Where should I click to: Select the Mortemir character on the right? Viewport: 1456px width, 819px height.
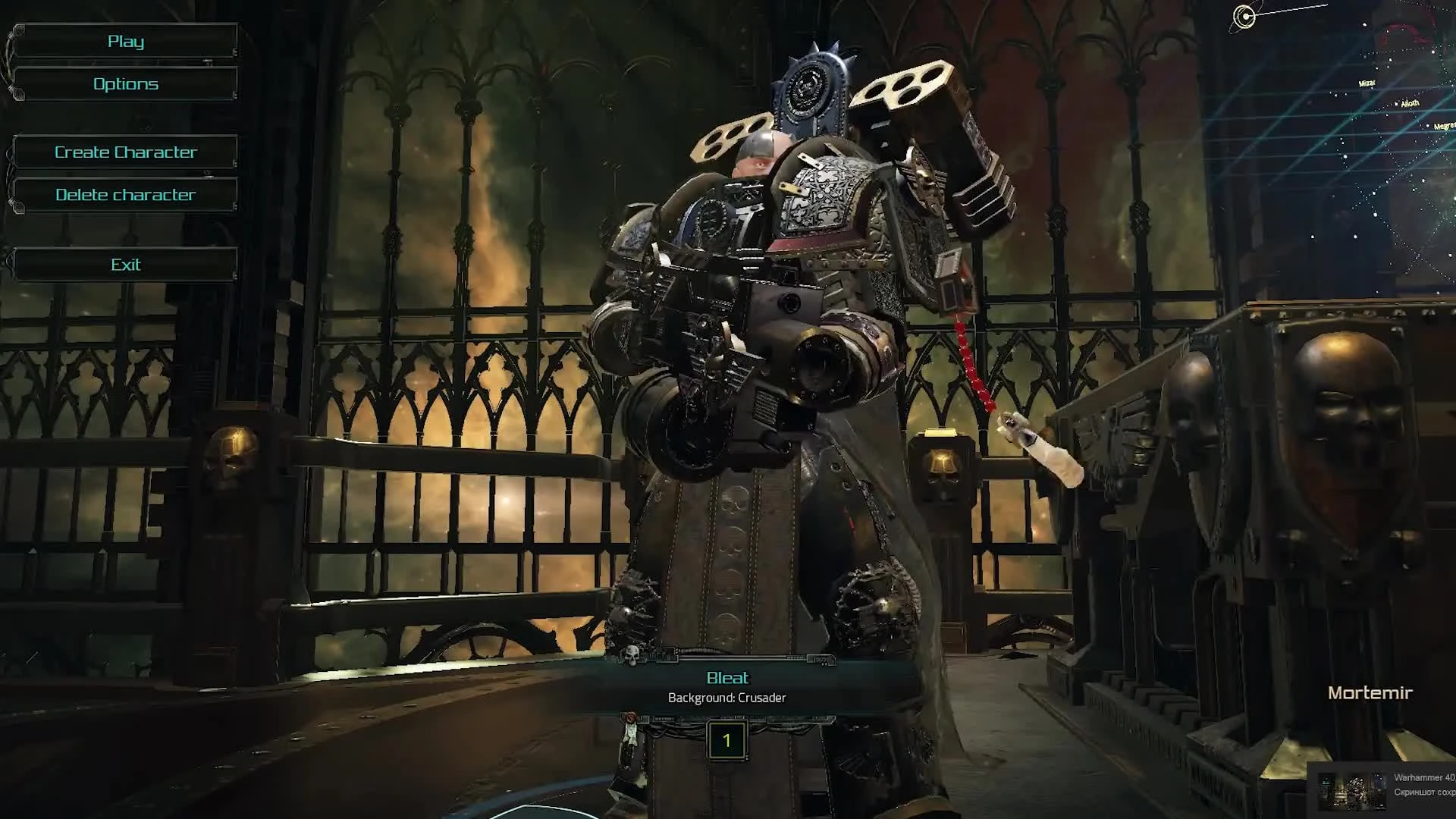1370,692
